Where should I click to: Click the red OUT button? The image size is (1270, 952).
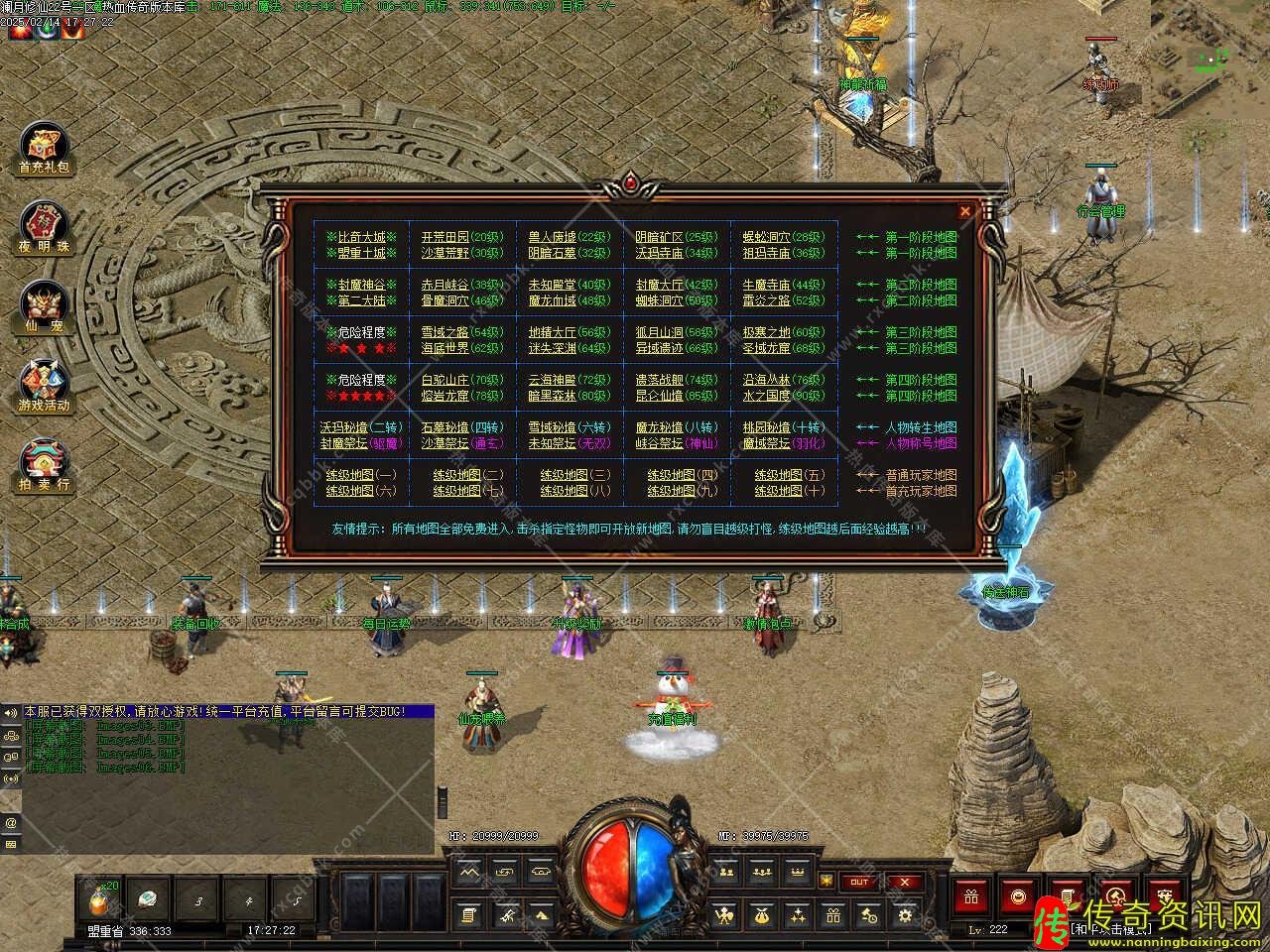coord(858,882)
